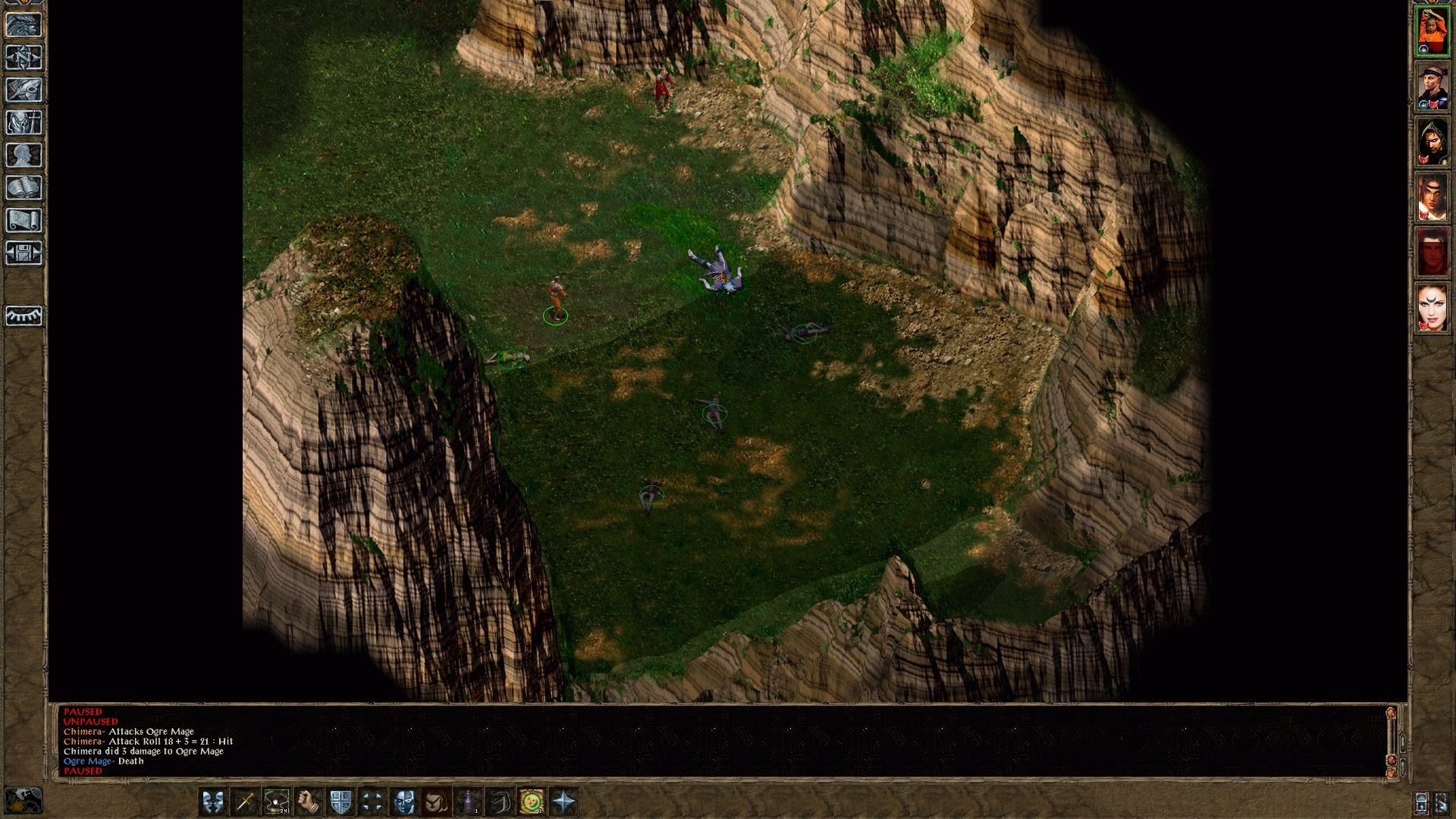
Task: Select the top party member portrait
Action: (x=1431, y=32)
